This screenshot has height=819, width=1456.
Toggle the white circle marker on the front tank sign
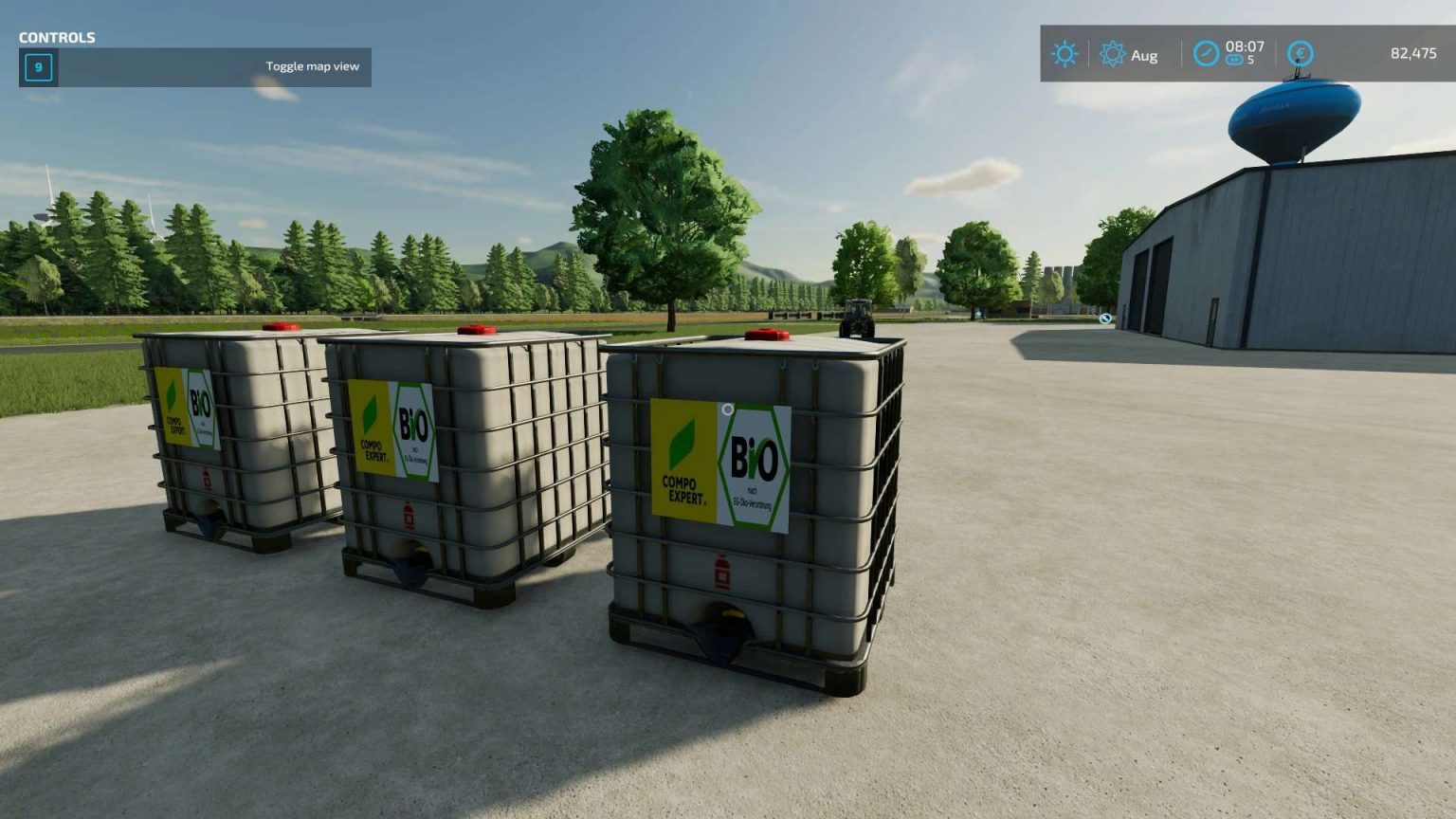(x=727, y=408)
